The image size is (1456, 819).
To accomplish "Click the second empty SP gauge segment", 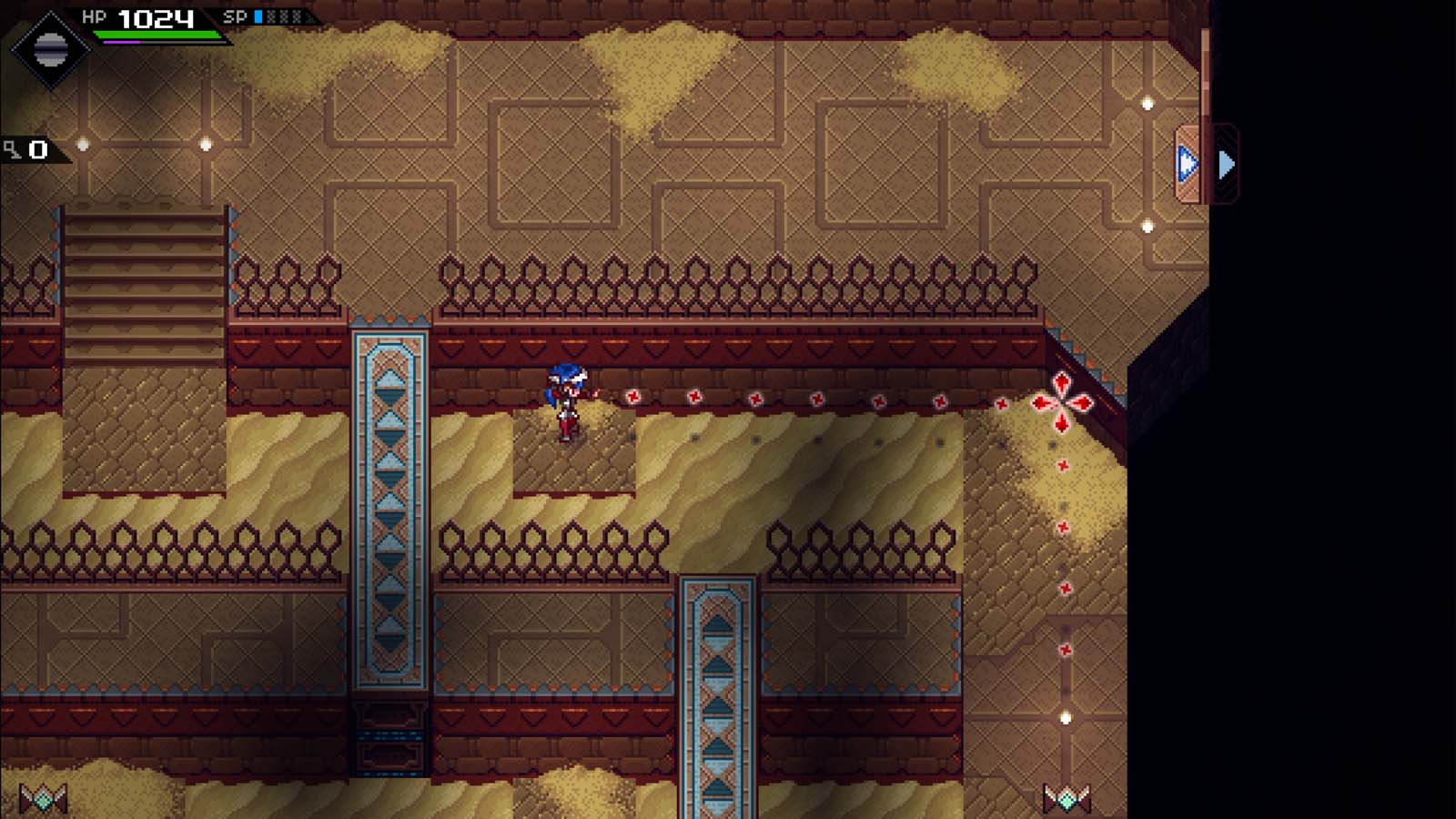I will (x=283, y=16).
